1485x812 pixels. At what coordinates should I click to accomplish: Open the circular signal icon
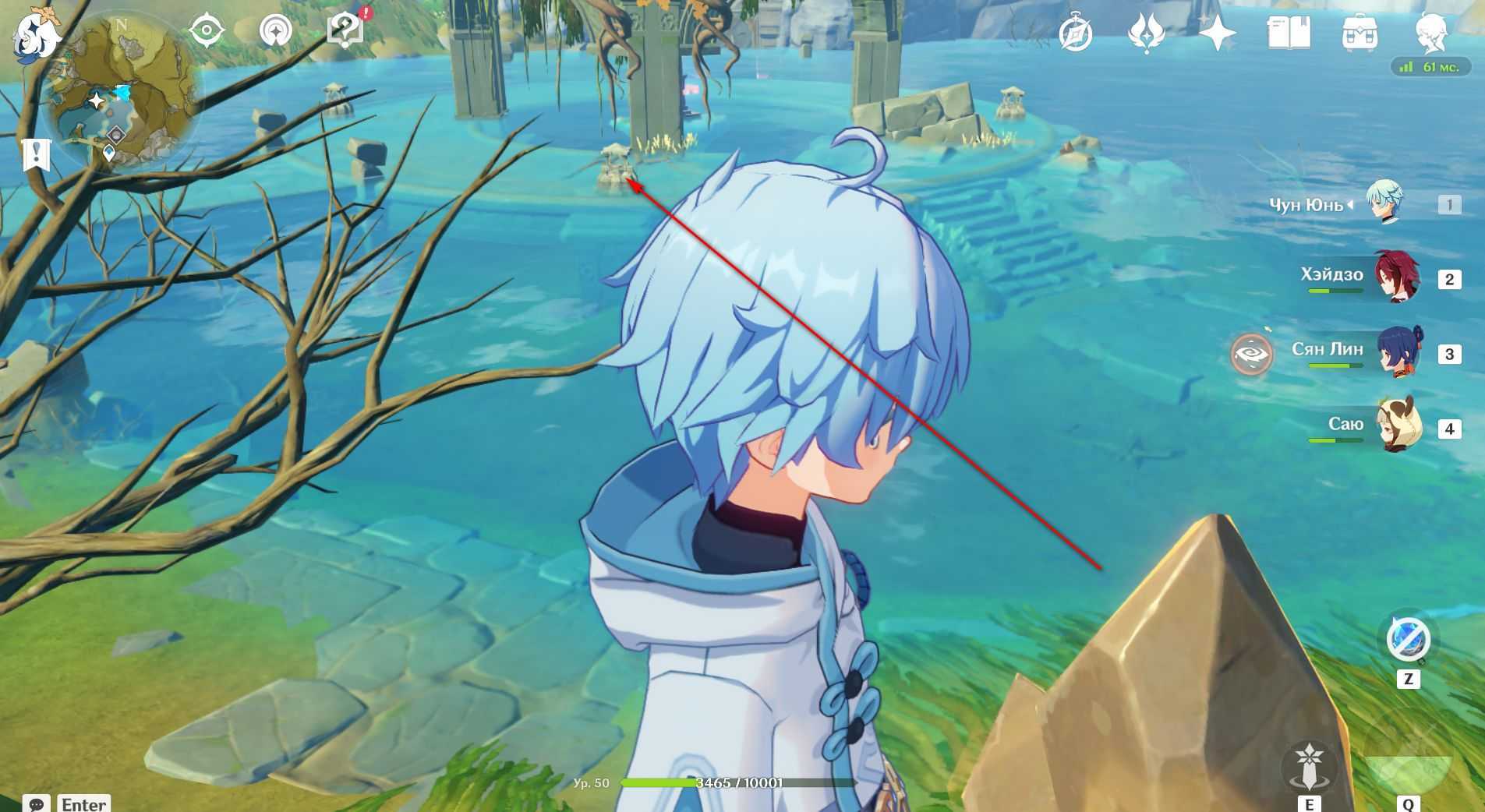click(x=275, y=31)
